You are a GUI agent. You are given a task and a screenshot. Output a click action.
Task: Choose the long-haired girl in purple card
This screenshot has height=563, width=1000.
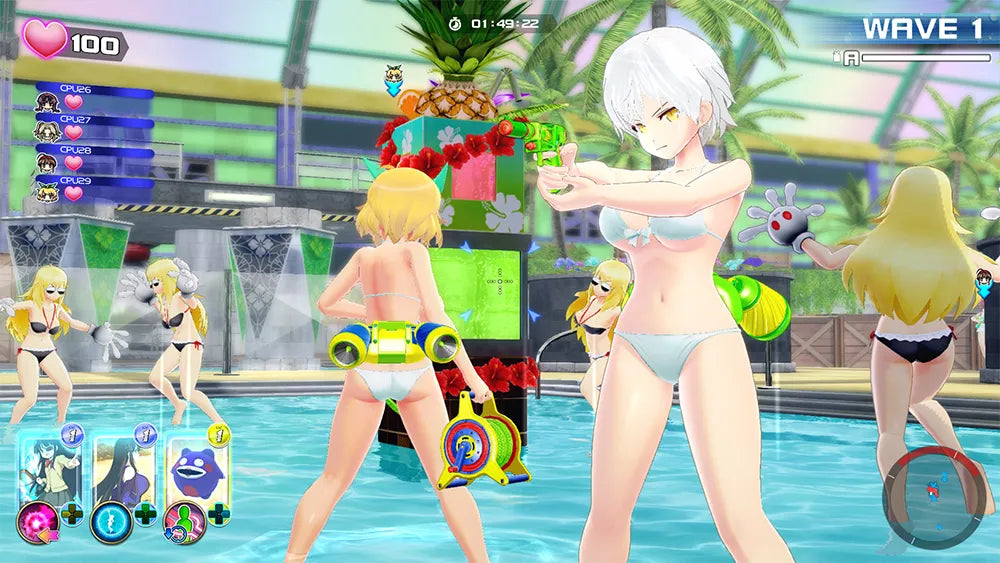click(x=124, y=466)
